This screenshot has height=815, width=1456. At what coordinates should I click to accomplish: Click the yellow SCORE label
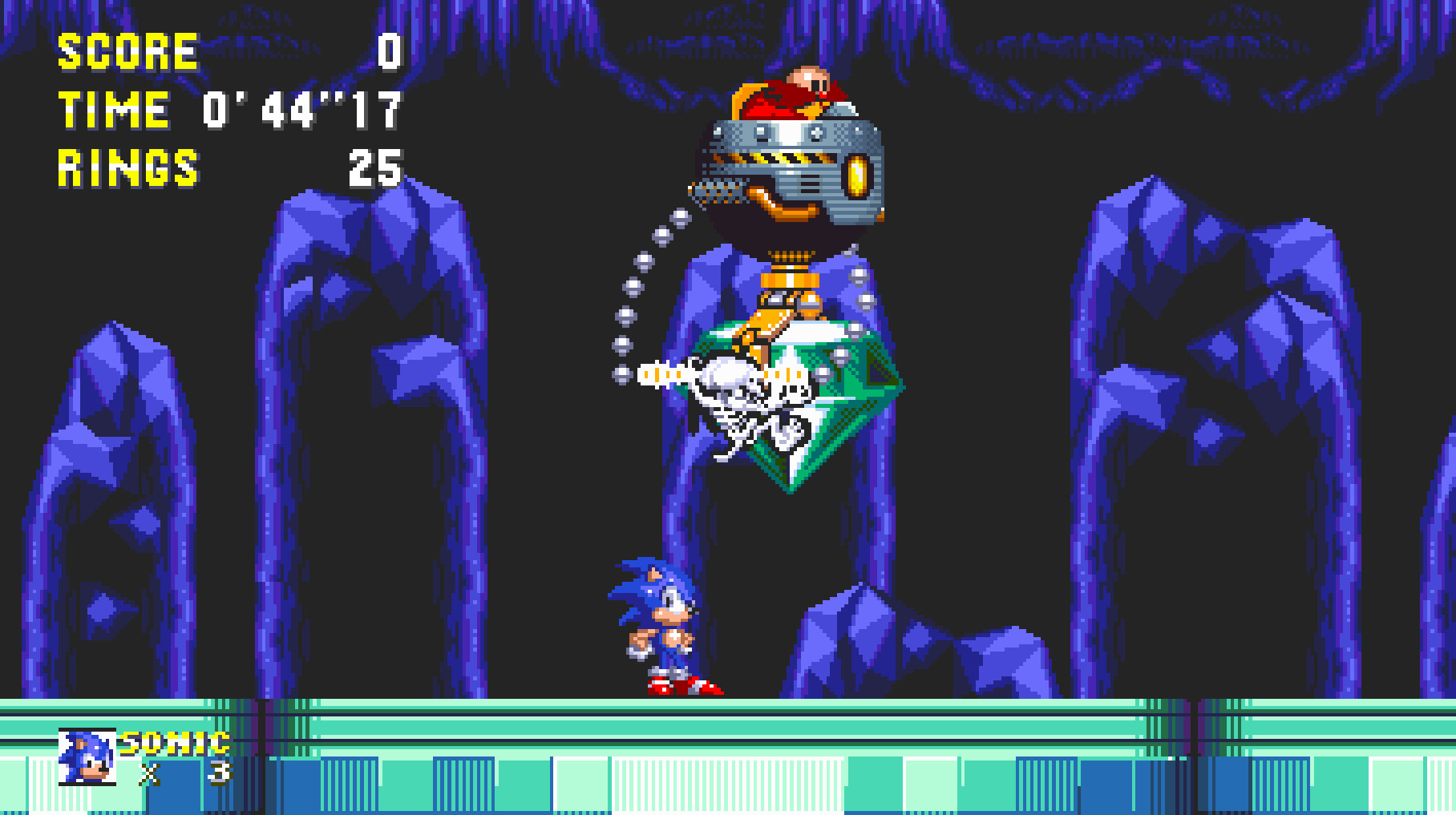[x=126, y=51]
